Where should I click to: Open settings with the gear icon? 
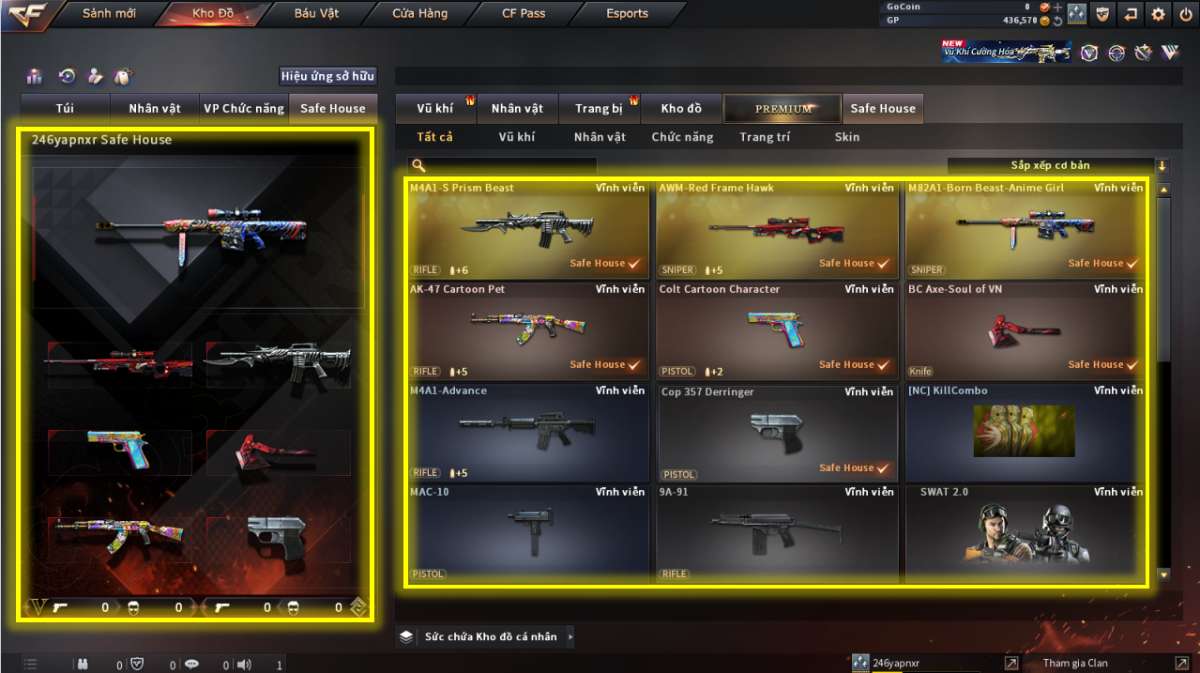pos(1158,14)
